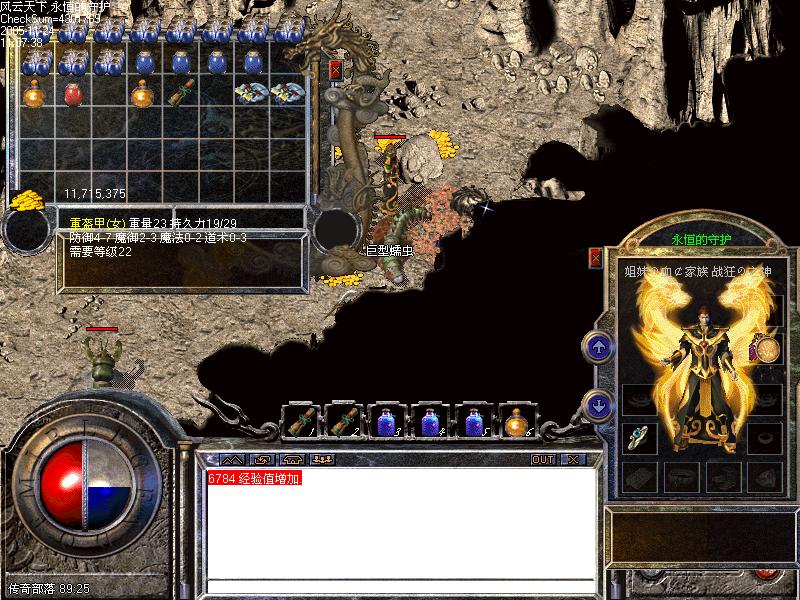Click the down arrow beside the equipment panel
The height and width of the screenshot is (600, 800).
tap(597, 405)
